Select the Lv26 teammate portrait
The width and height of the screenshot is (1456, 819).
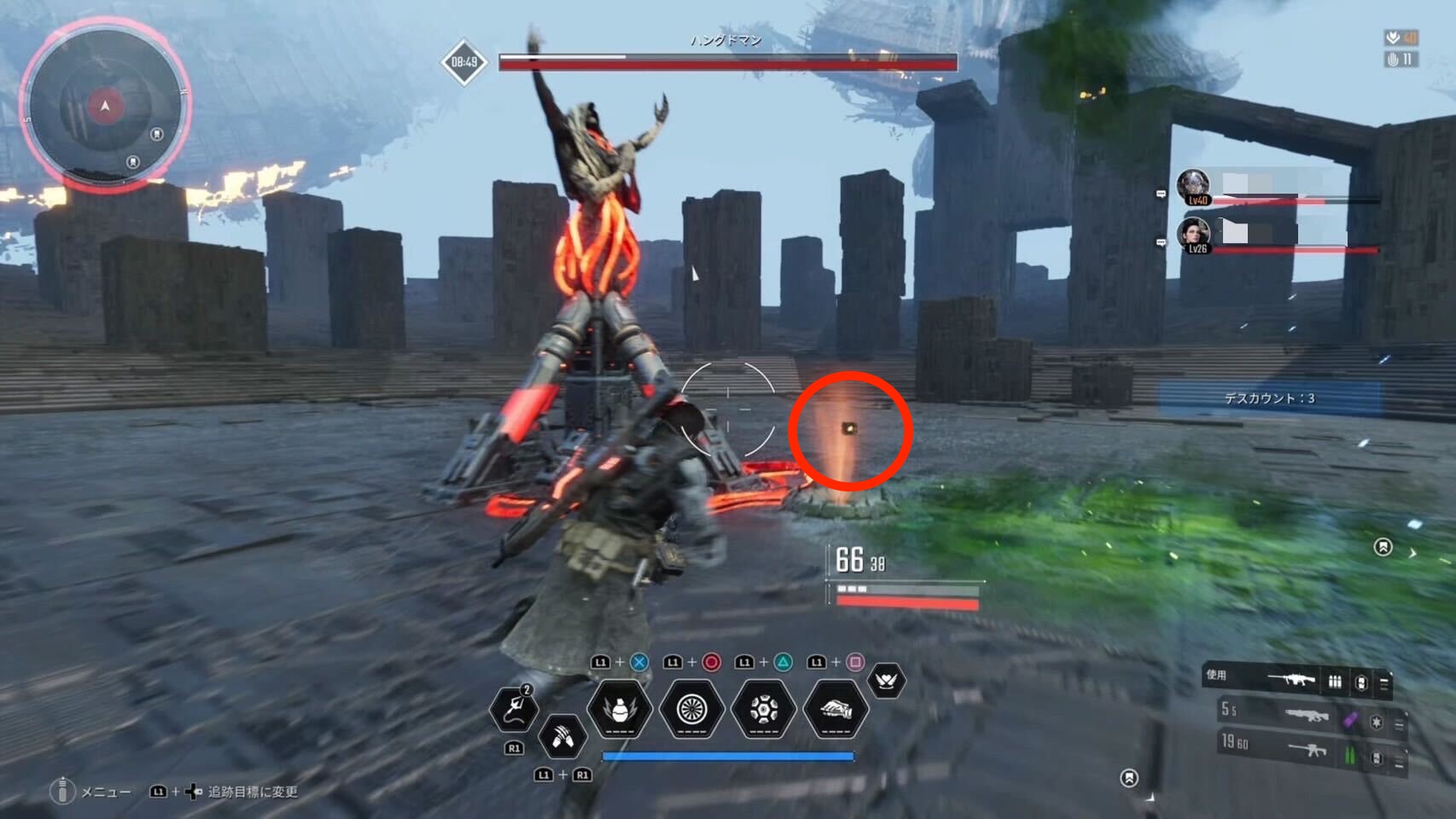tap(1193, 235)
